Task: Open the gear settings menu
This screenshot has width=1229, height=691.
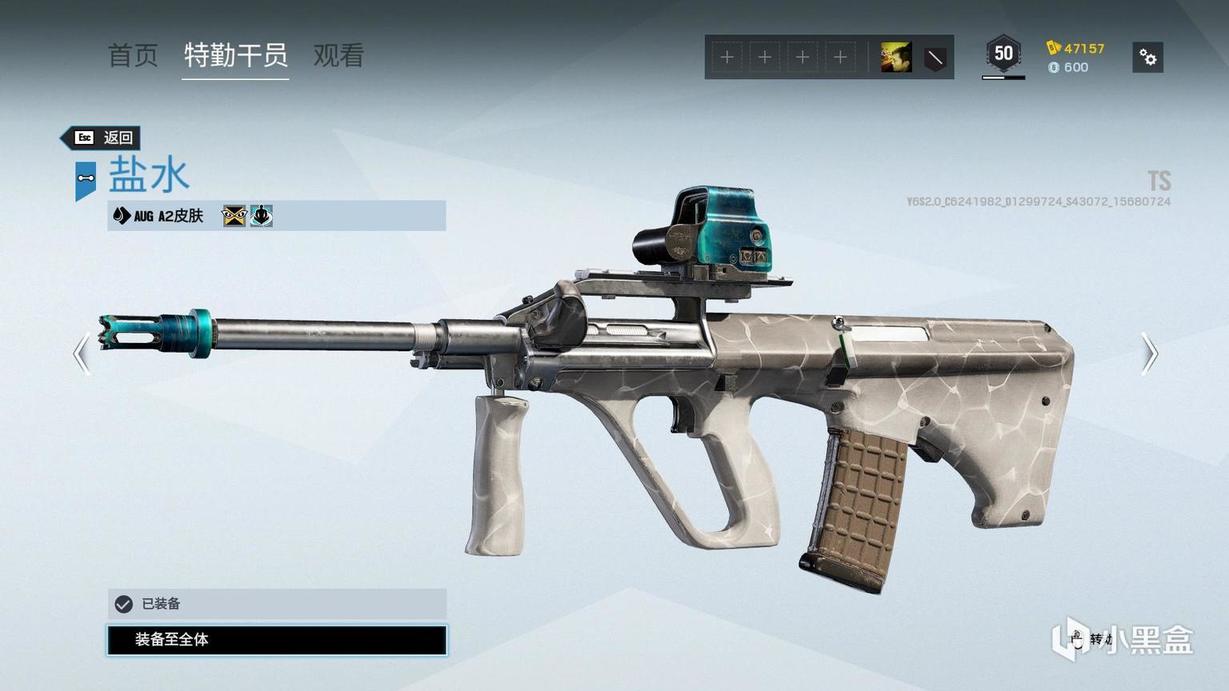Action: (1148, 57)
